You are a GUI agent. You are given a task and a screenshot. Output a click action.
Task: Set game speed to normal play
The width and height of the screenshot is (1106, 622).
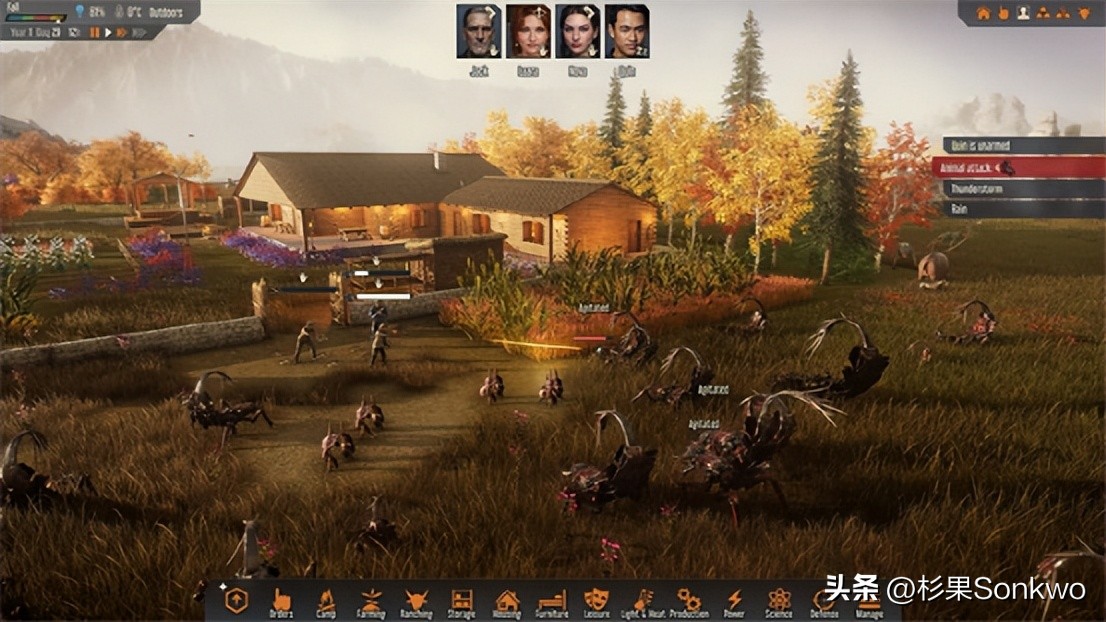coord(109,32)
